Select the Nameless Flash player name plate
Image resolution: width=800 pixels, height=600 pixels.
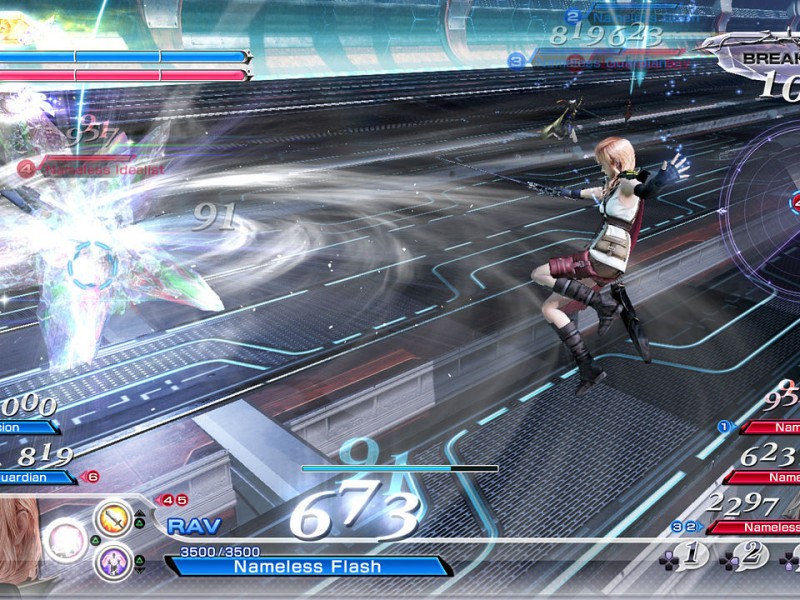pyautogui.click(x=307, y=566)
